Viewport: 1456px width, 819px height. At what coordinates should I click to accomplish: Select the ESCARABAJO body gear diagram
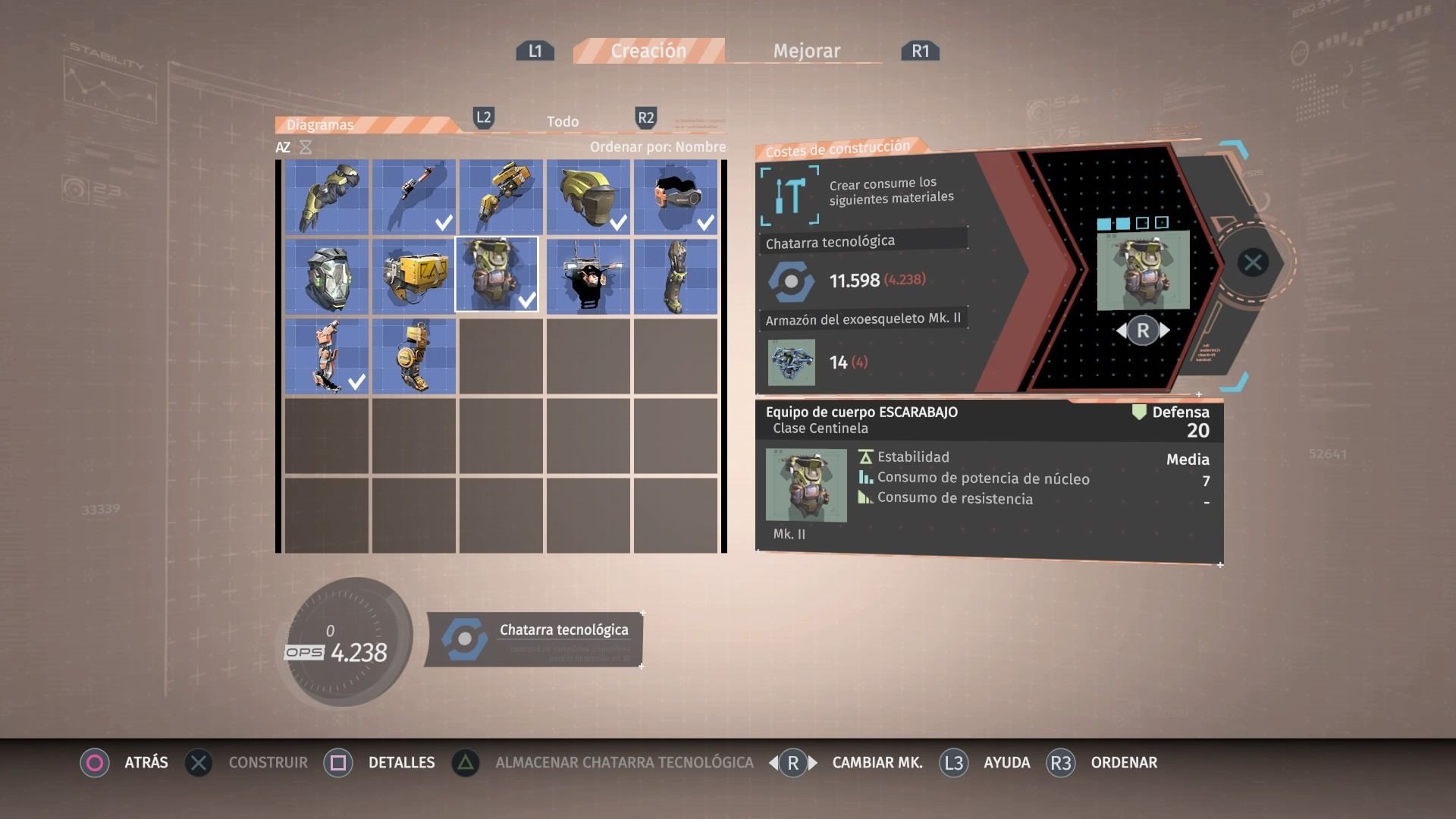click(x=497, y=275)
